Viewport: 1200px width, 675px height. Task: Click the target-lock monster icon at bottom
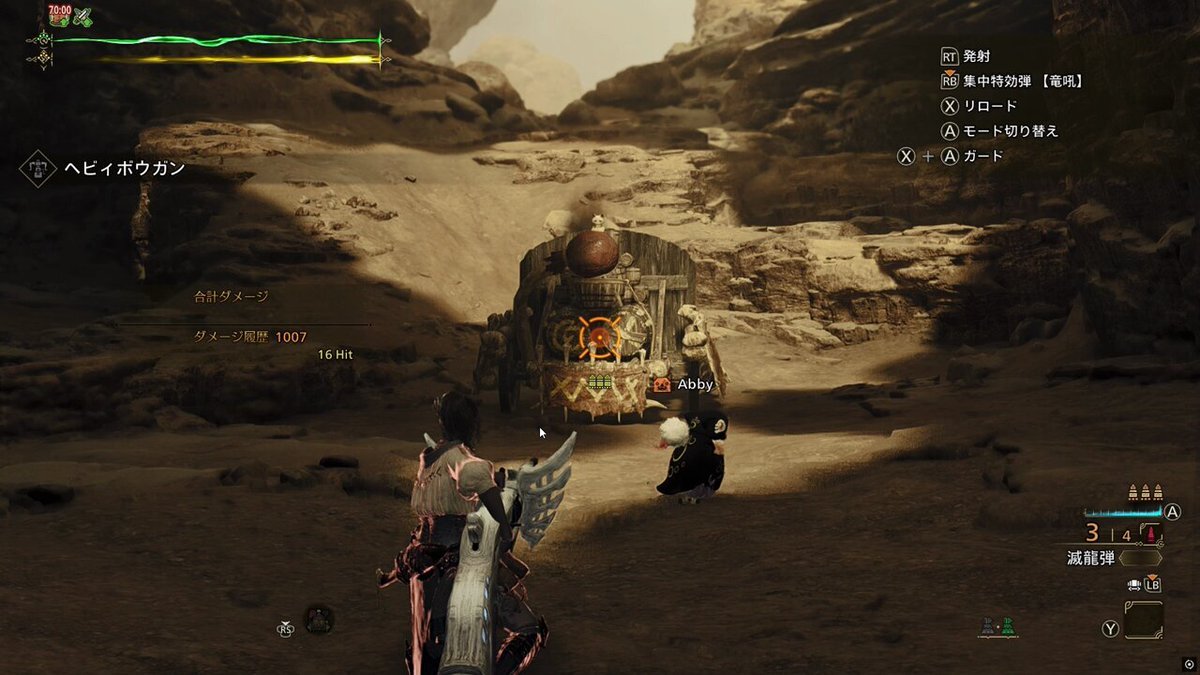click(x=318, y=620)
